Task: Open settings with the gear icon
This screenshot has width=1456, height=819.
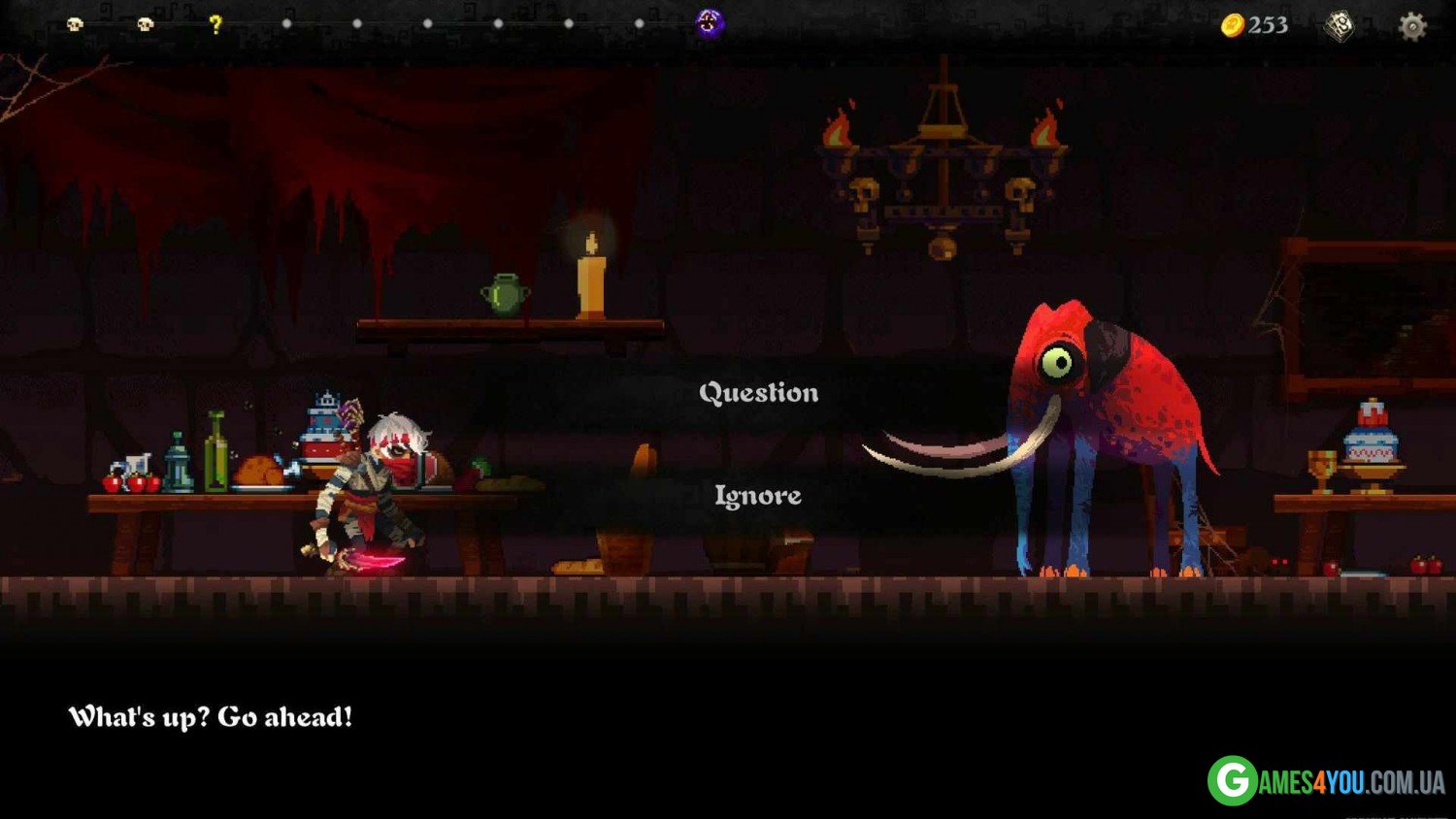Action: click(1411, 25)
